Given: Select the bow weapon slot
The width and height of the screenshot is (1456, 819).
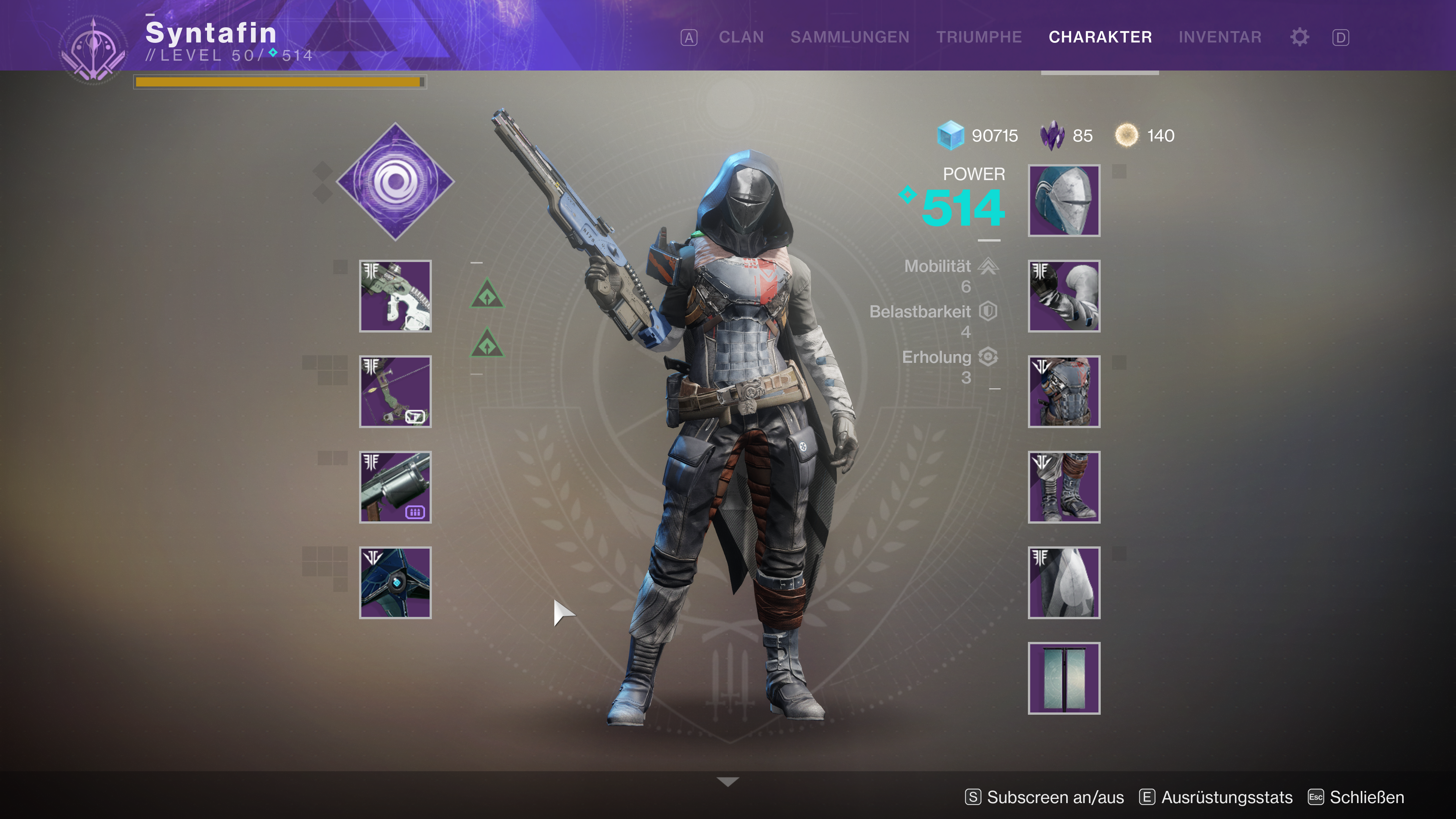Looking at the screenshot, I should (395, 392).
